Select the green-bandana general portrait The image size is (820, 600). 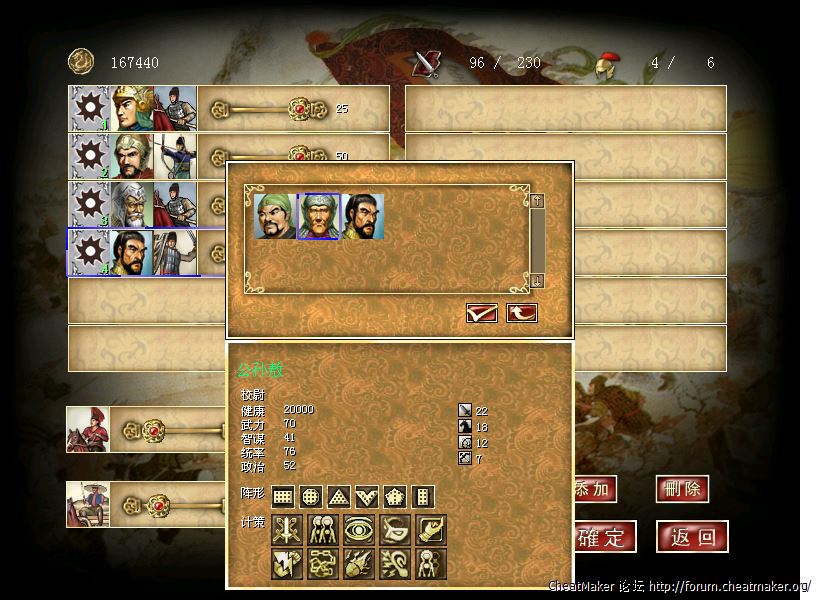(x=275, y=216)
